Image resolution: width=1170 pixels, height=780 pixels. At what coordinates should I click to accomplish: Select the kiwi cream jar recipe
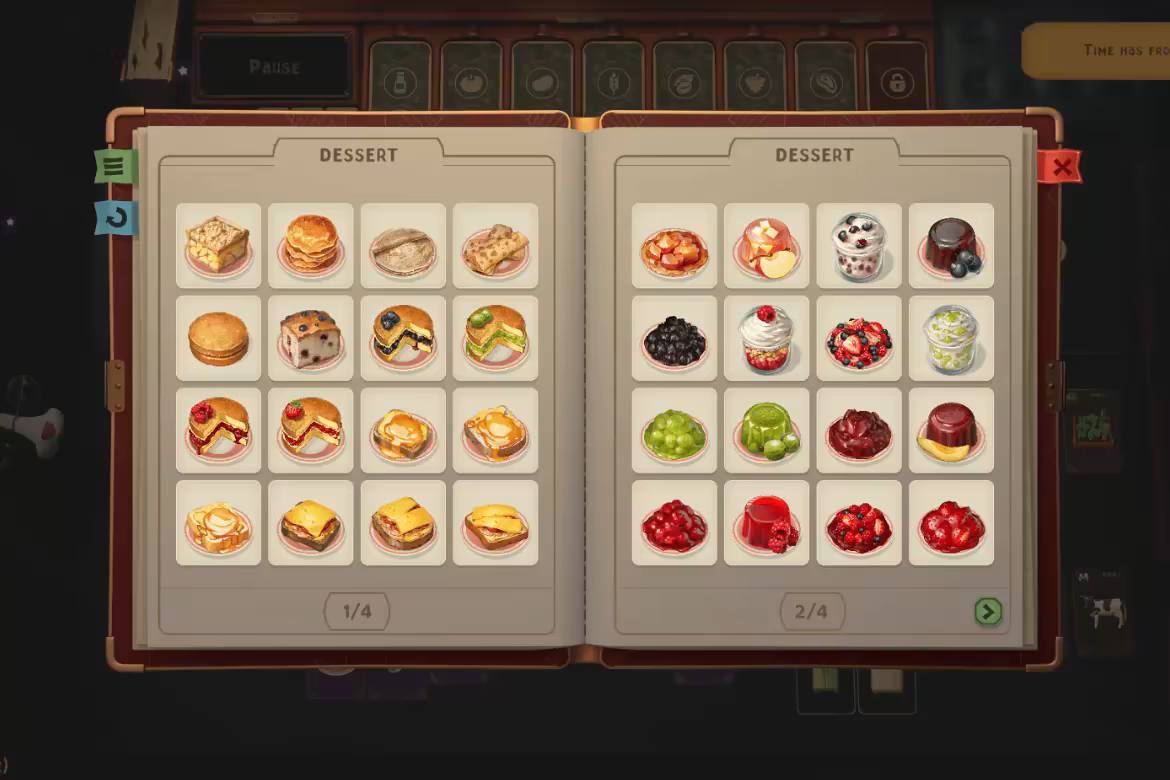(951, 338)
